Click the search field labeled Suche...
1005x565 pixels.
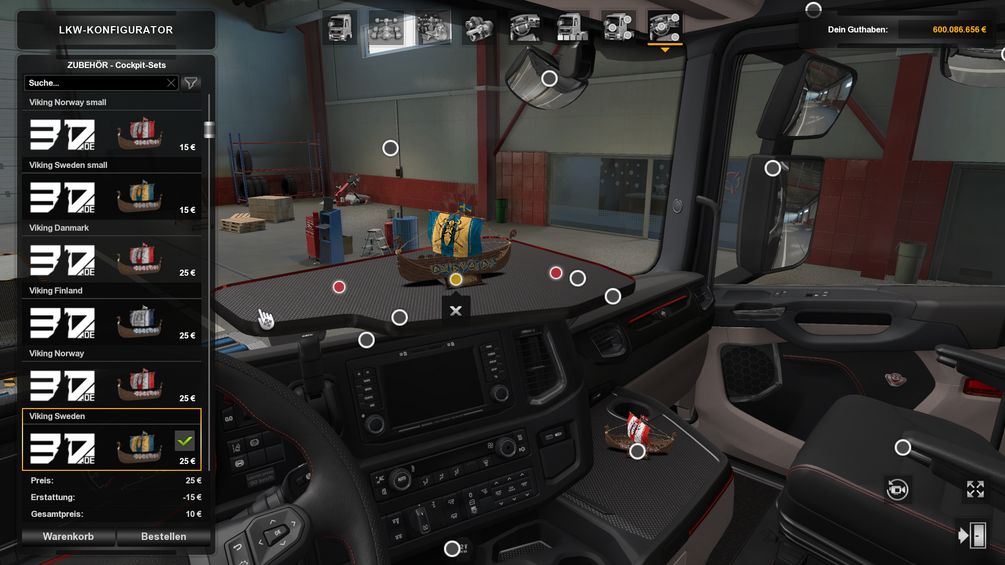tap(95, 83)
